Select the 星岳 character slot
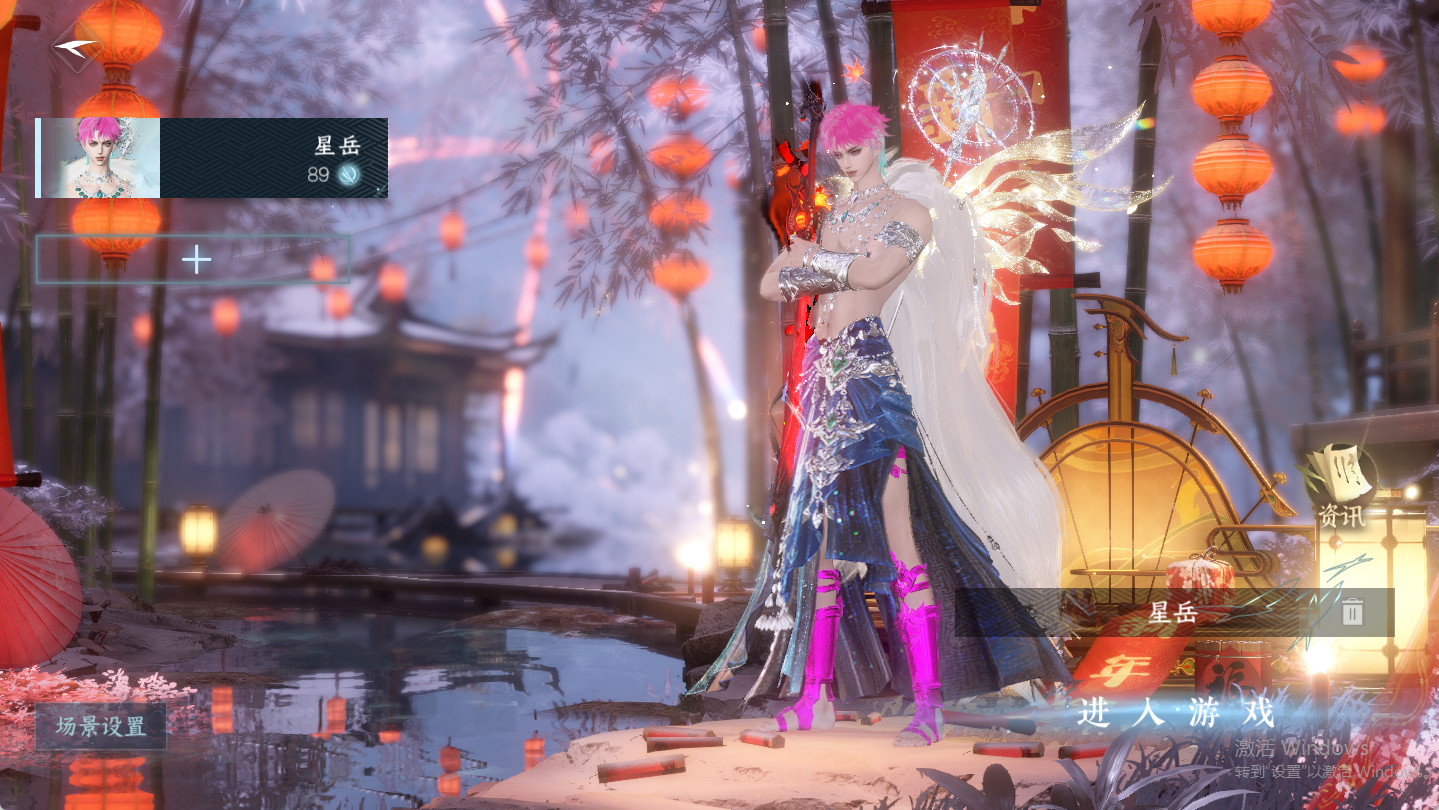The image size is (1439, 810). coord(212,158)
